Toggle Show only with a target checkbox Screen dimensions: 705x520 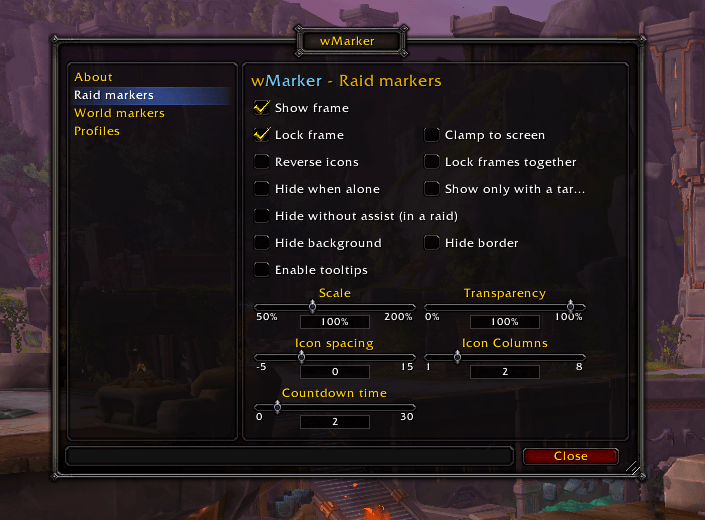432,188
